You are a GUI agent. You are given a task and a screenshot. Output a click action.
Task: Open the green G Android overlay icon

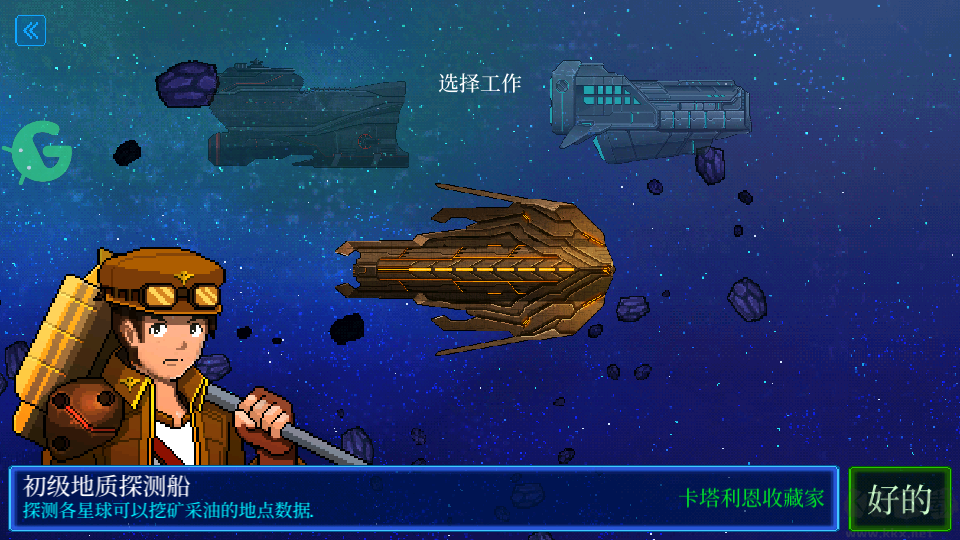[42, 155]
